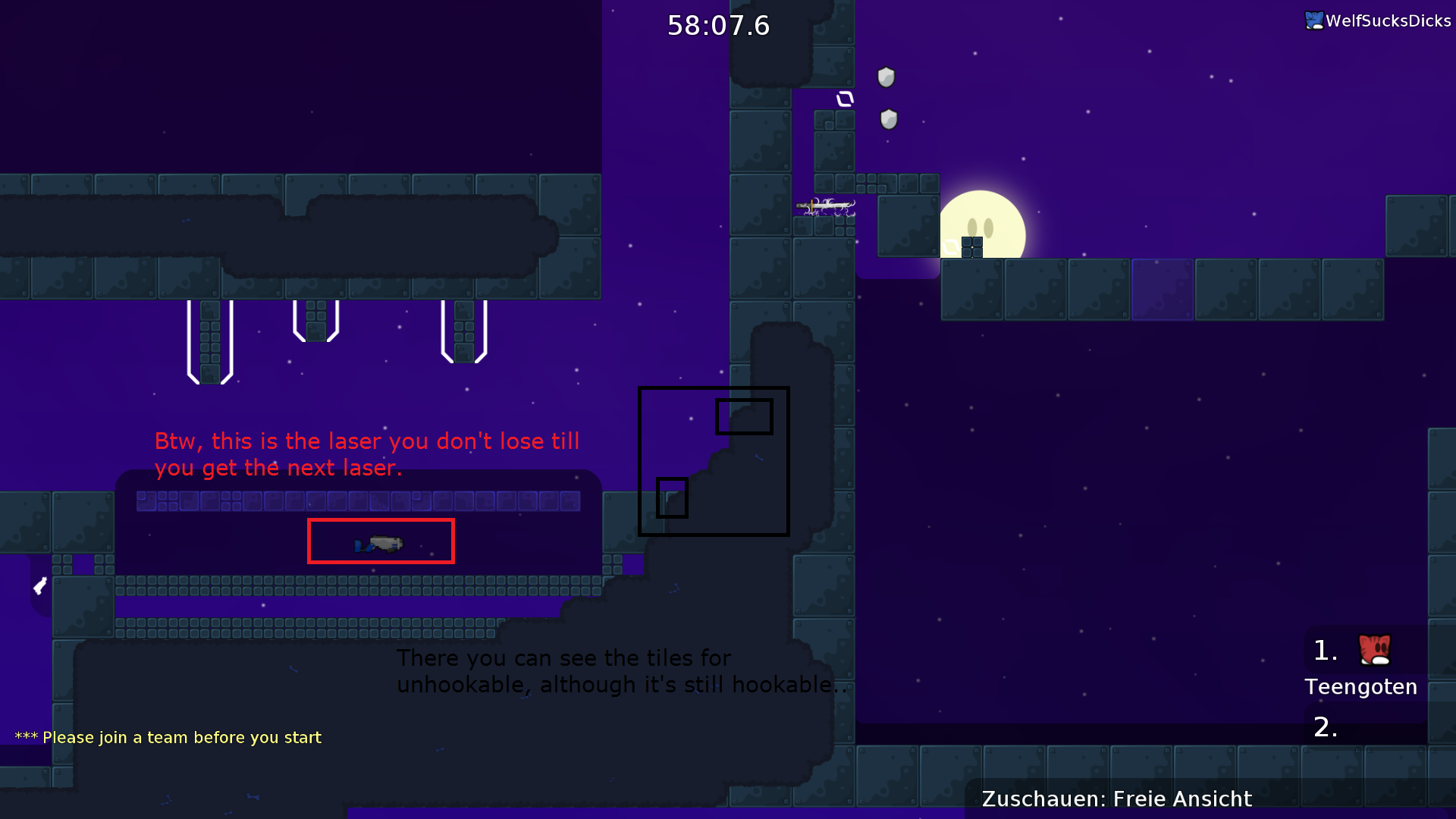Select the player name WelfSucksDicks

click(1385, 20)
